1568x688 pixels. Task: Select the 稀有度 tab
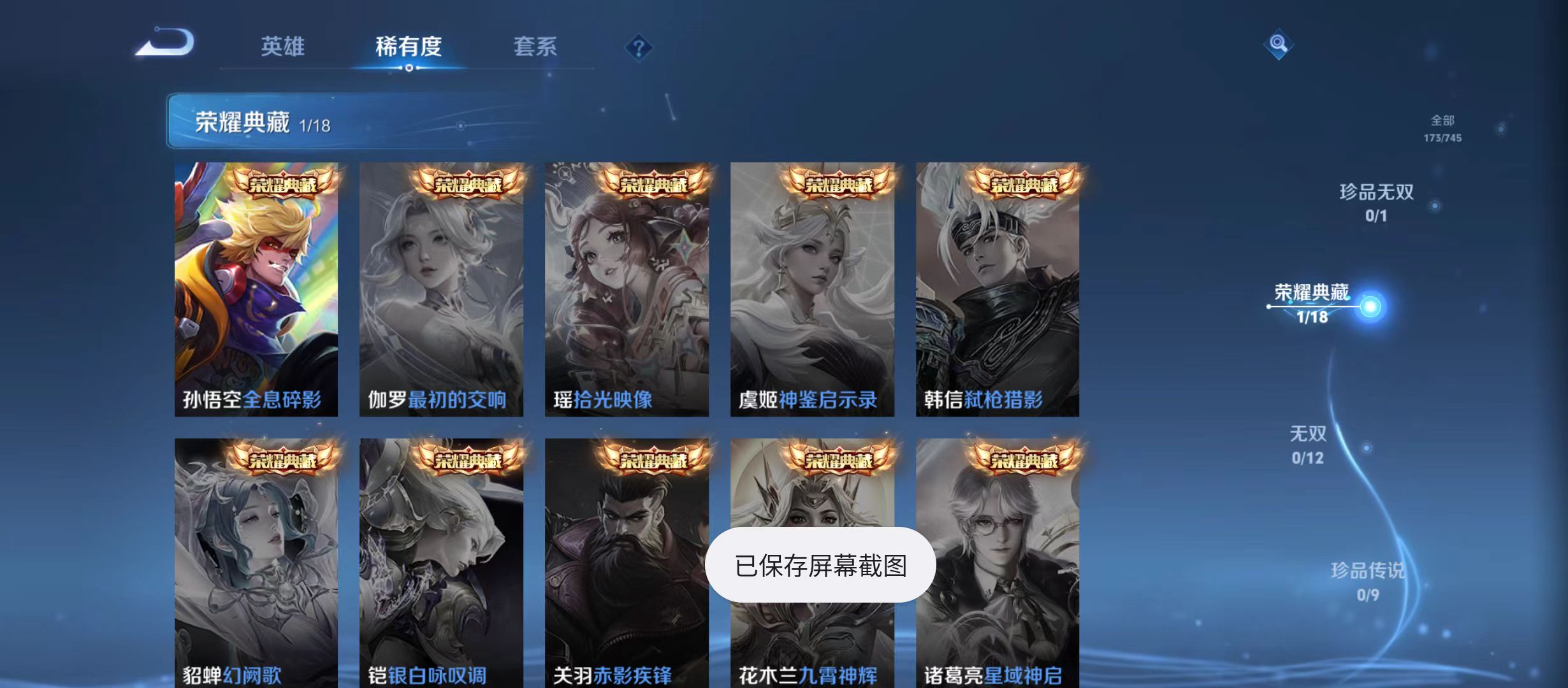[408, 47]
